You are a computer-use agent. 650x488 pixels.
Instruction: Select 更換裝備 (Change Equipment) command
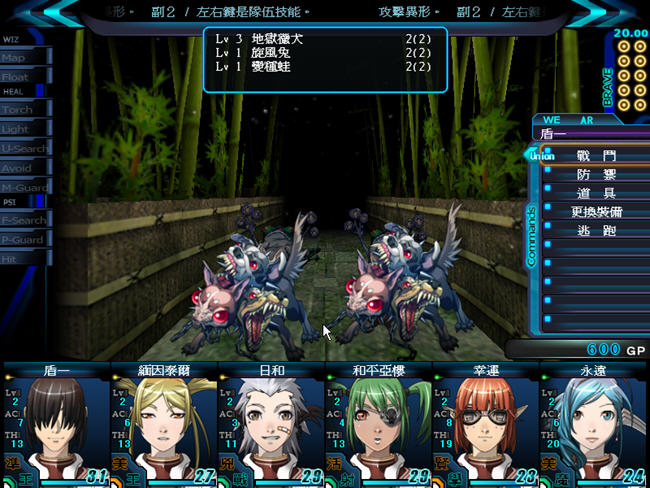click(x=596, y=212)
